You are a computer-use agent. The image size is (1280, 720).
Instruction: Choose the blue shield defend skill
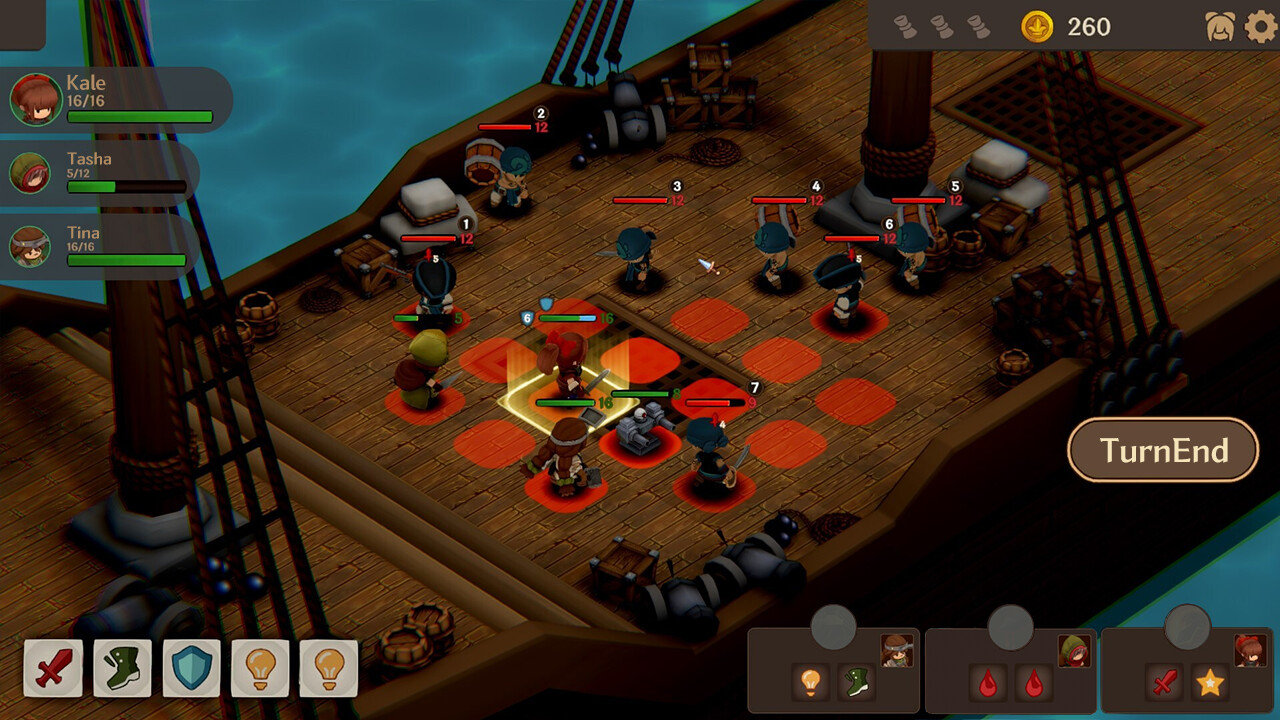coord(192,668)
